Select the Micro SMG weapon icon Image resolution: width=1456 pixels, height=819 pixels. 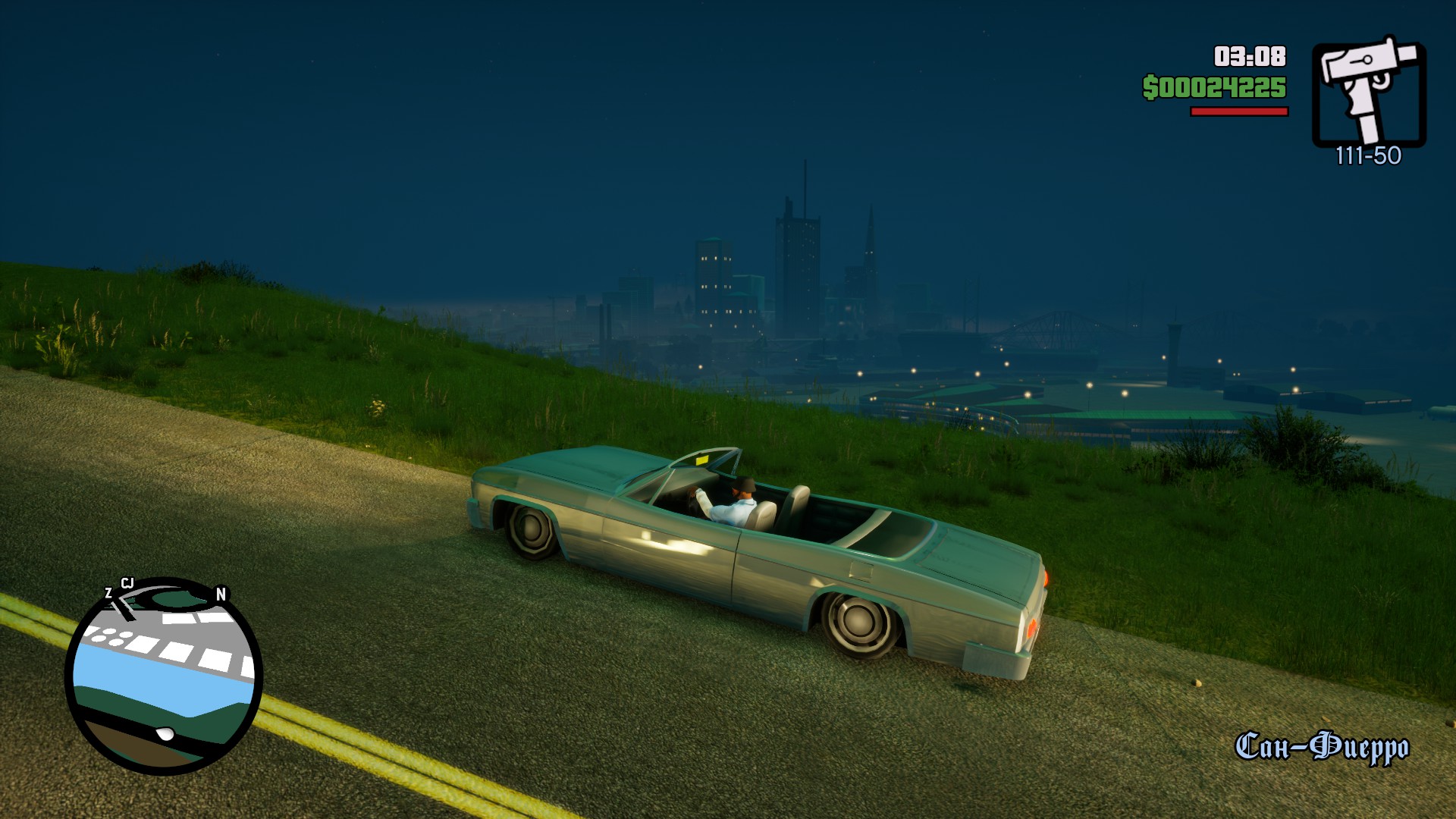click(1369, 91)
